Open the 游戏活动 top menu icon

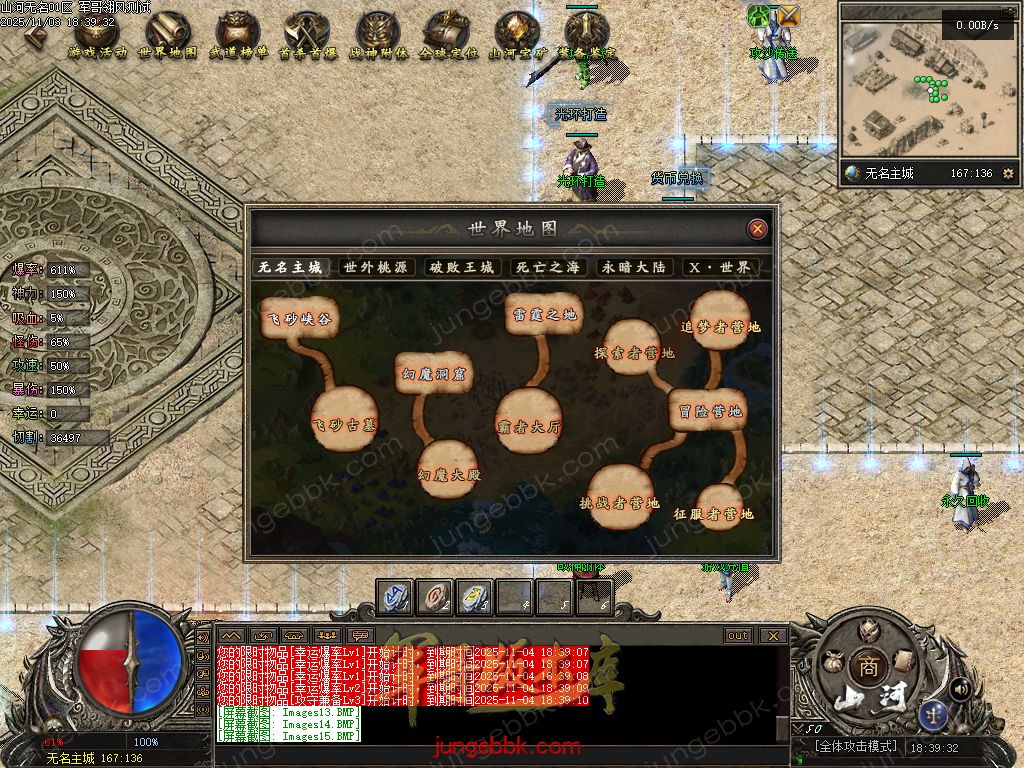(x=97, y=33)
